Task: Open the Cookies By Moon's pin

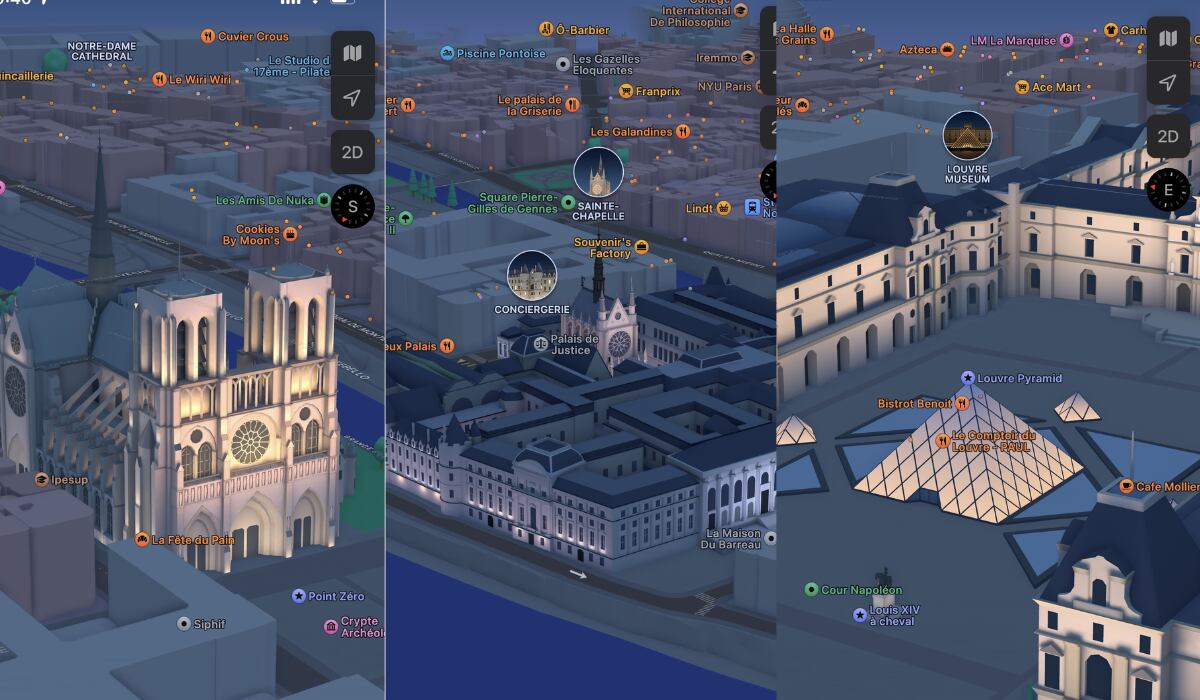Action: (x=291, y=234)
